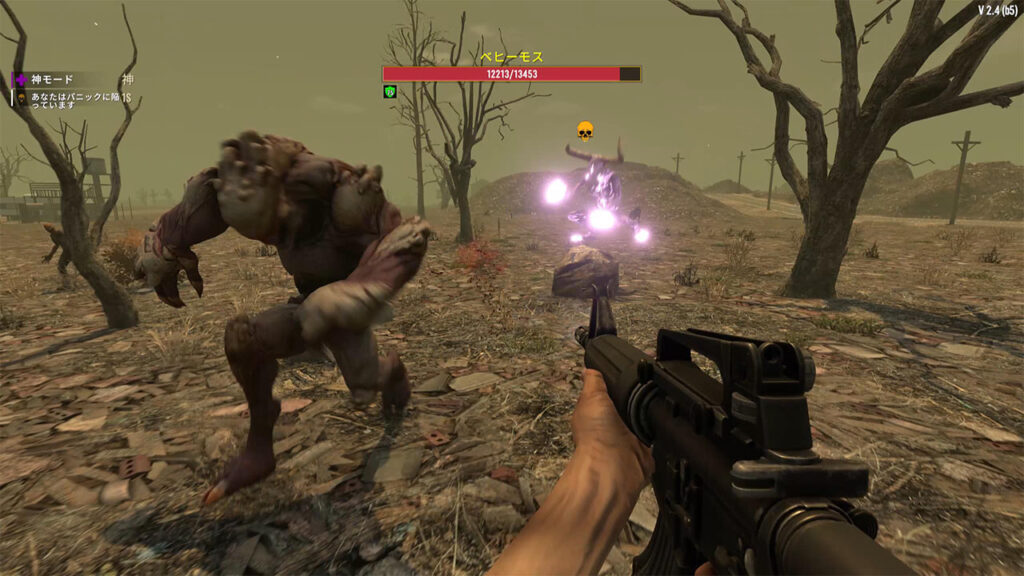The width and height of the screenshot is (1024, 576).
Task: Click the green shield icon under boss bar
Action: pos(390,92)
